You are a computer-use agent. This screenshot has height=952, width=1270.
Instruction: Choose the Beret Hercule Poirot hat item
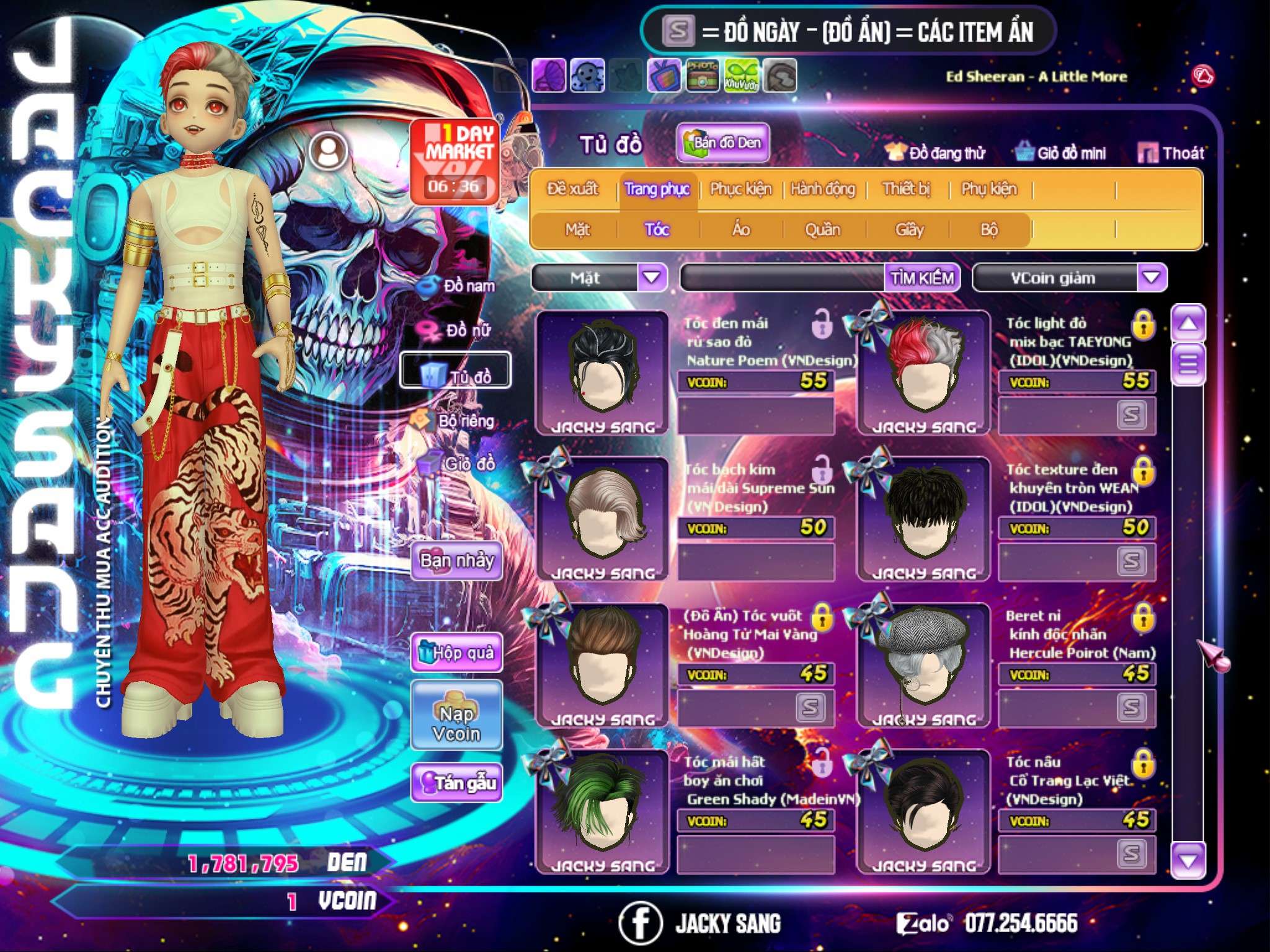tap(923, 664)
